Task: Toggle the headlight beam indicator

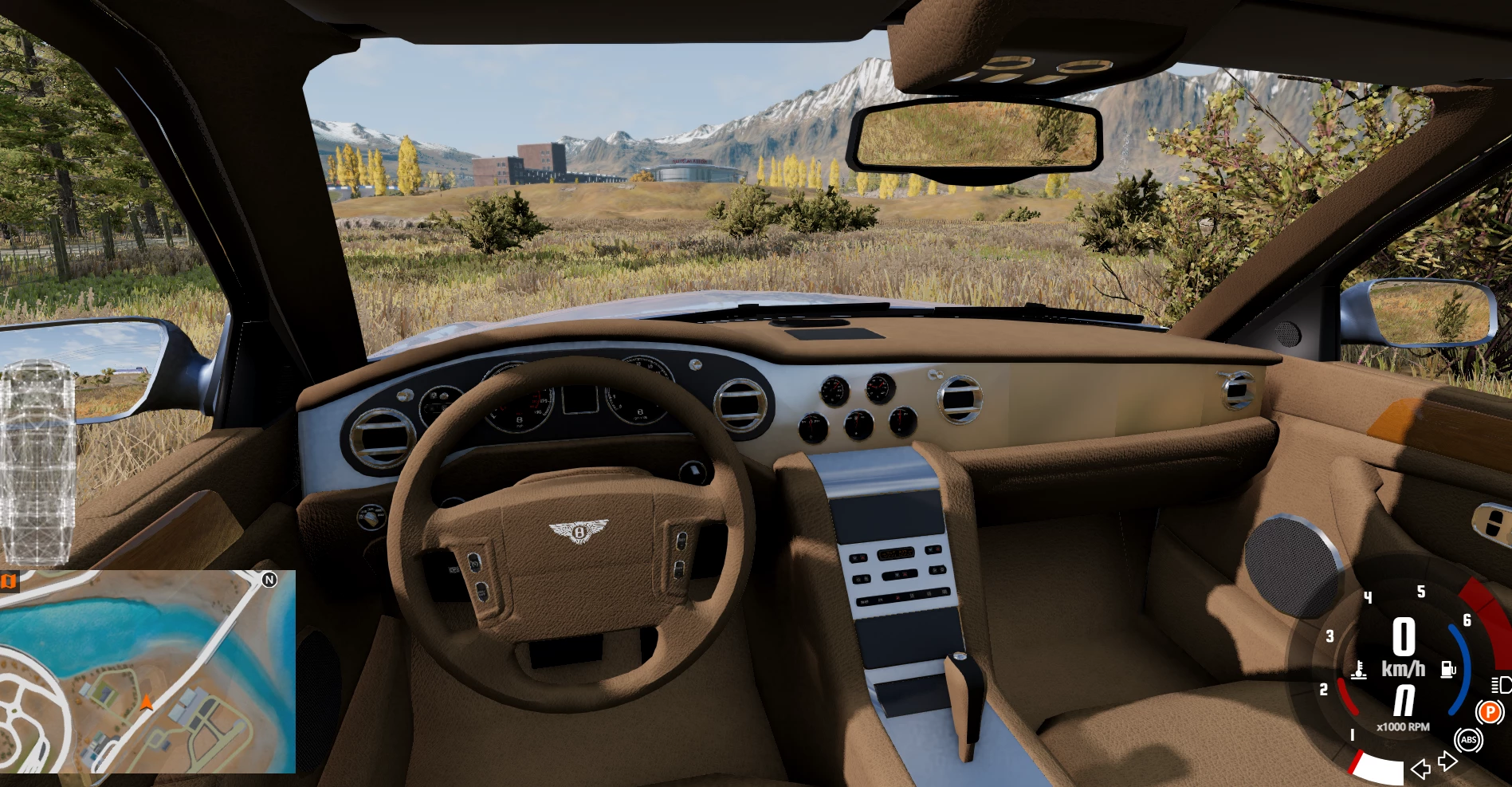Action: [x=1500, y=685]
